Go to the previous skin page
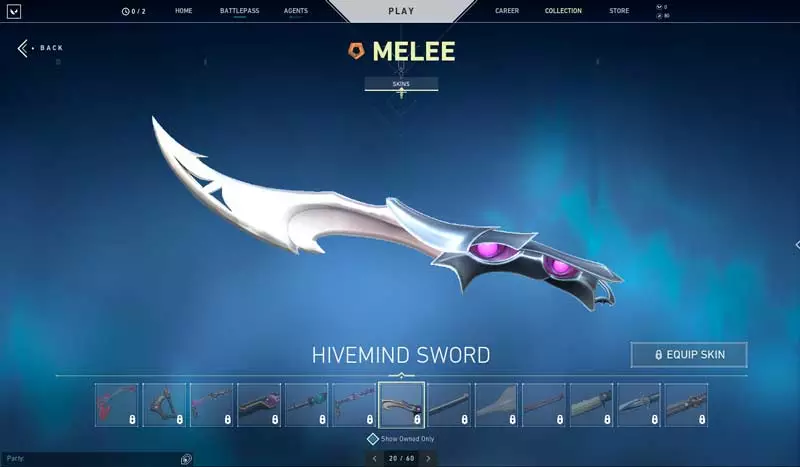Image resolution: width=800 pixels, height=467 pixels. pyautogui.click(x=374, y=458)
